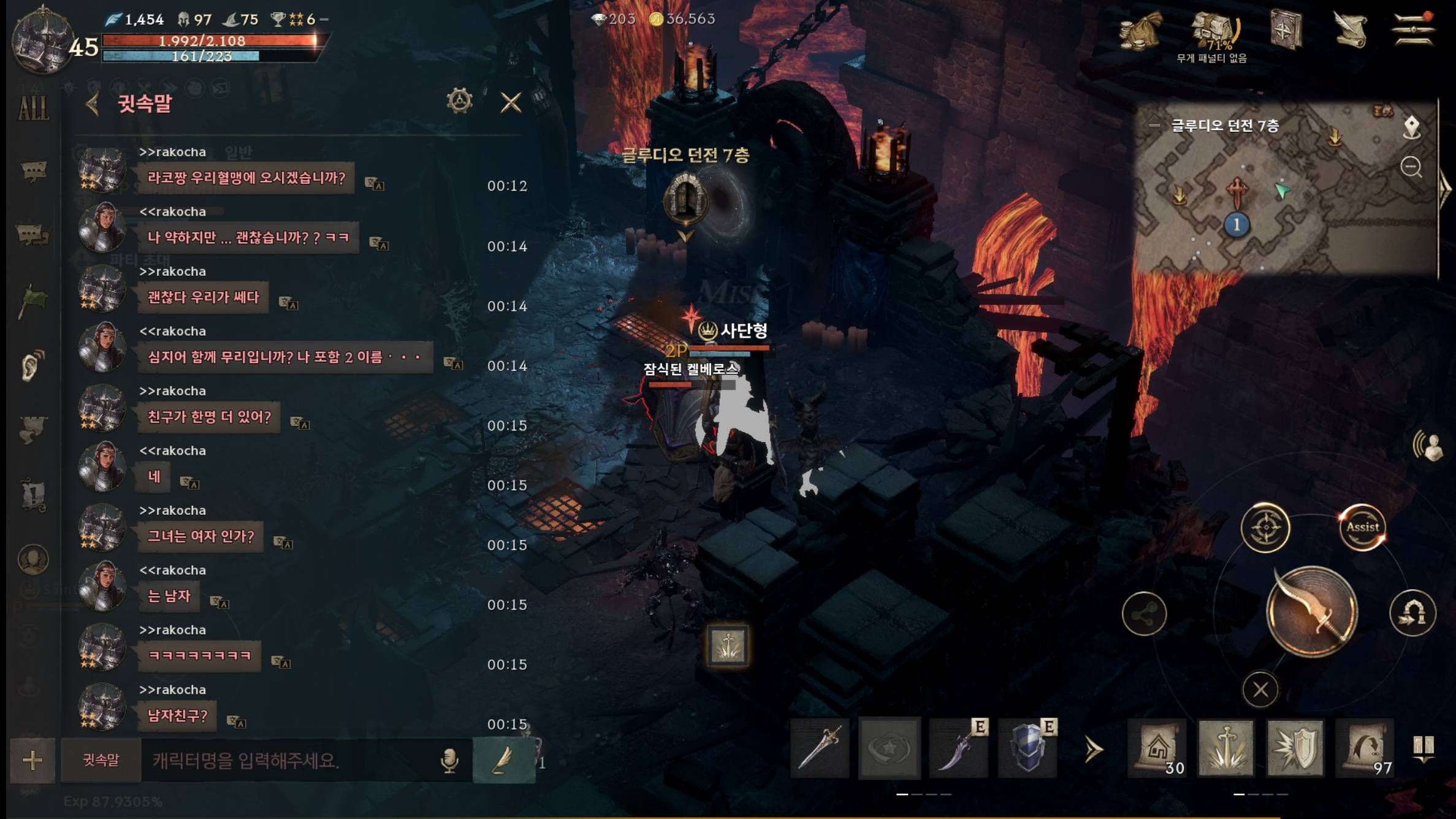Click the character name input field

288,761
